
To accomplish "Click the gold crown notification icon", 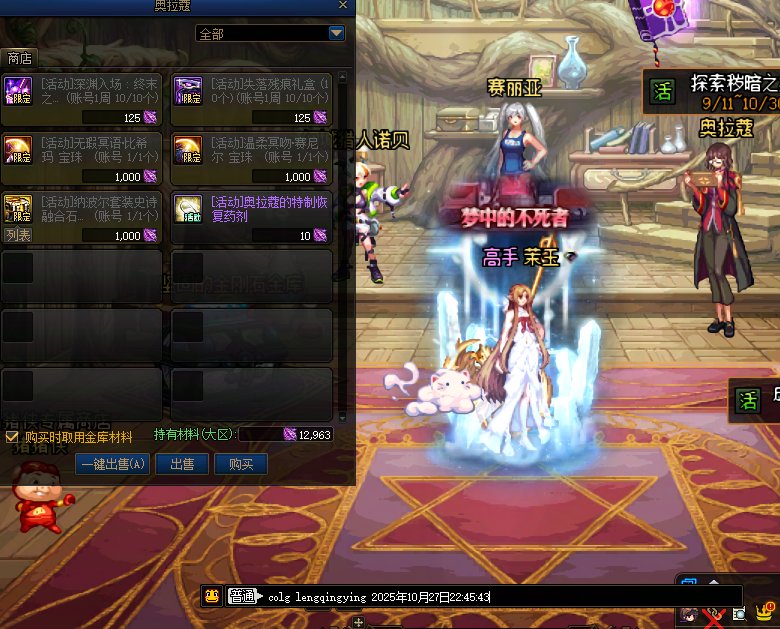I will click(765, 610).
